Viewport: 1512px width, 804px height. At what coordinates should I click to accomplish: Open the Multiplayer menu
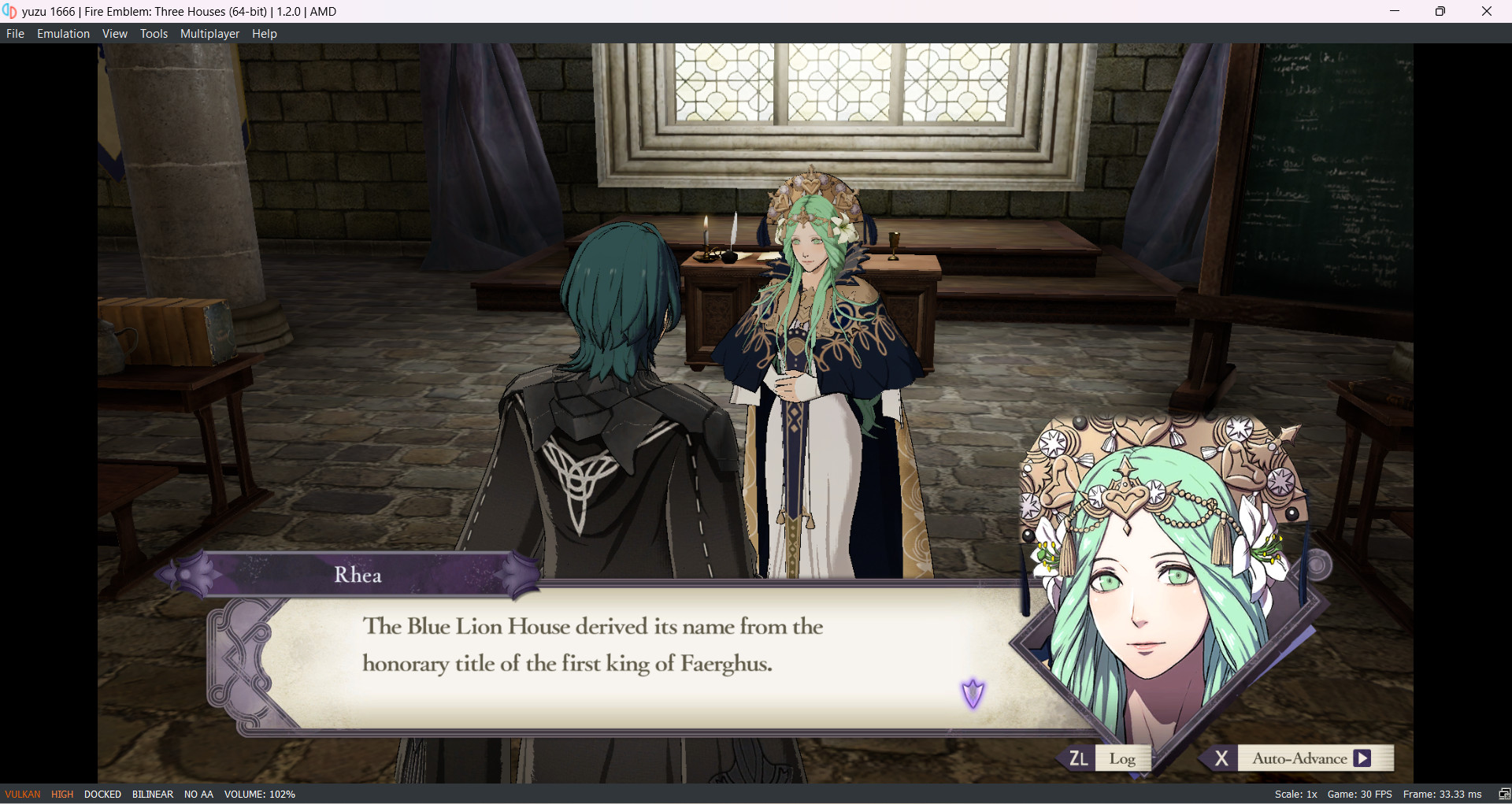click(209, 33)
